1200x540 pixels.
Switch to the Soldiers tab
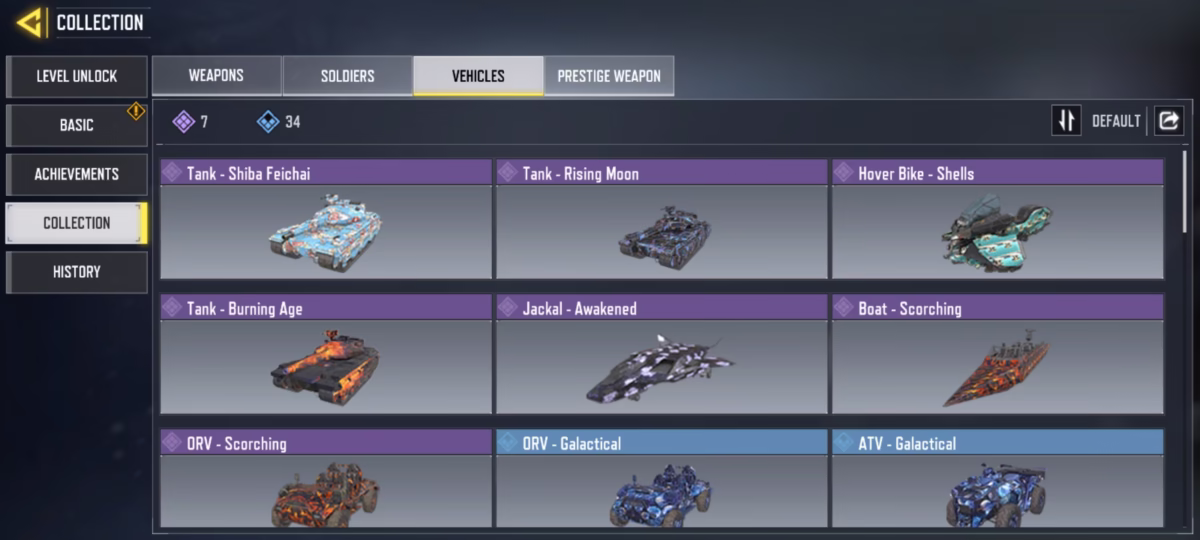pos(347,76)
